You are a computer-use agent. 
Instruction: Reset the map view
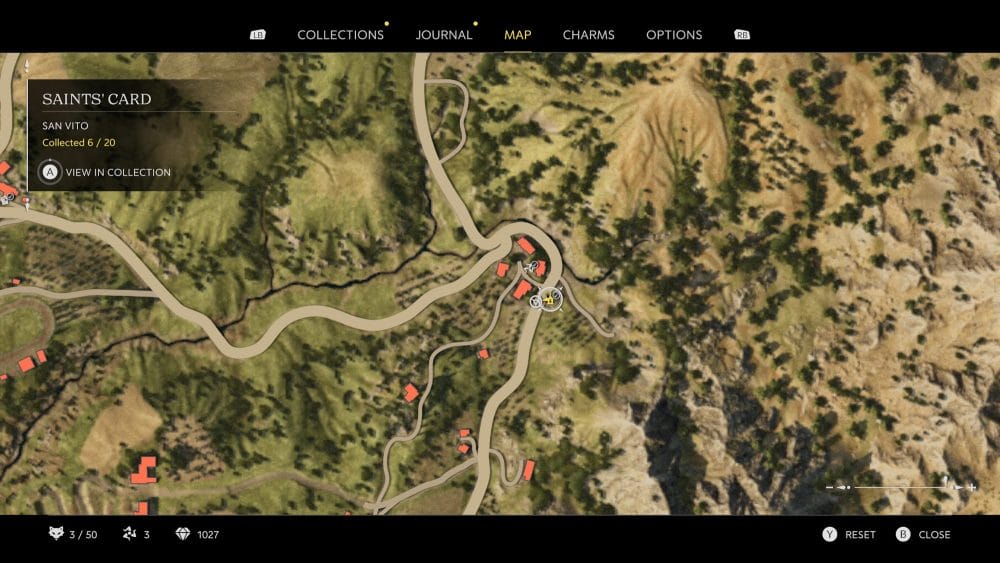click(850, 535)
